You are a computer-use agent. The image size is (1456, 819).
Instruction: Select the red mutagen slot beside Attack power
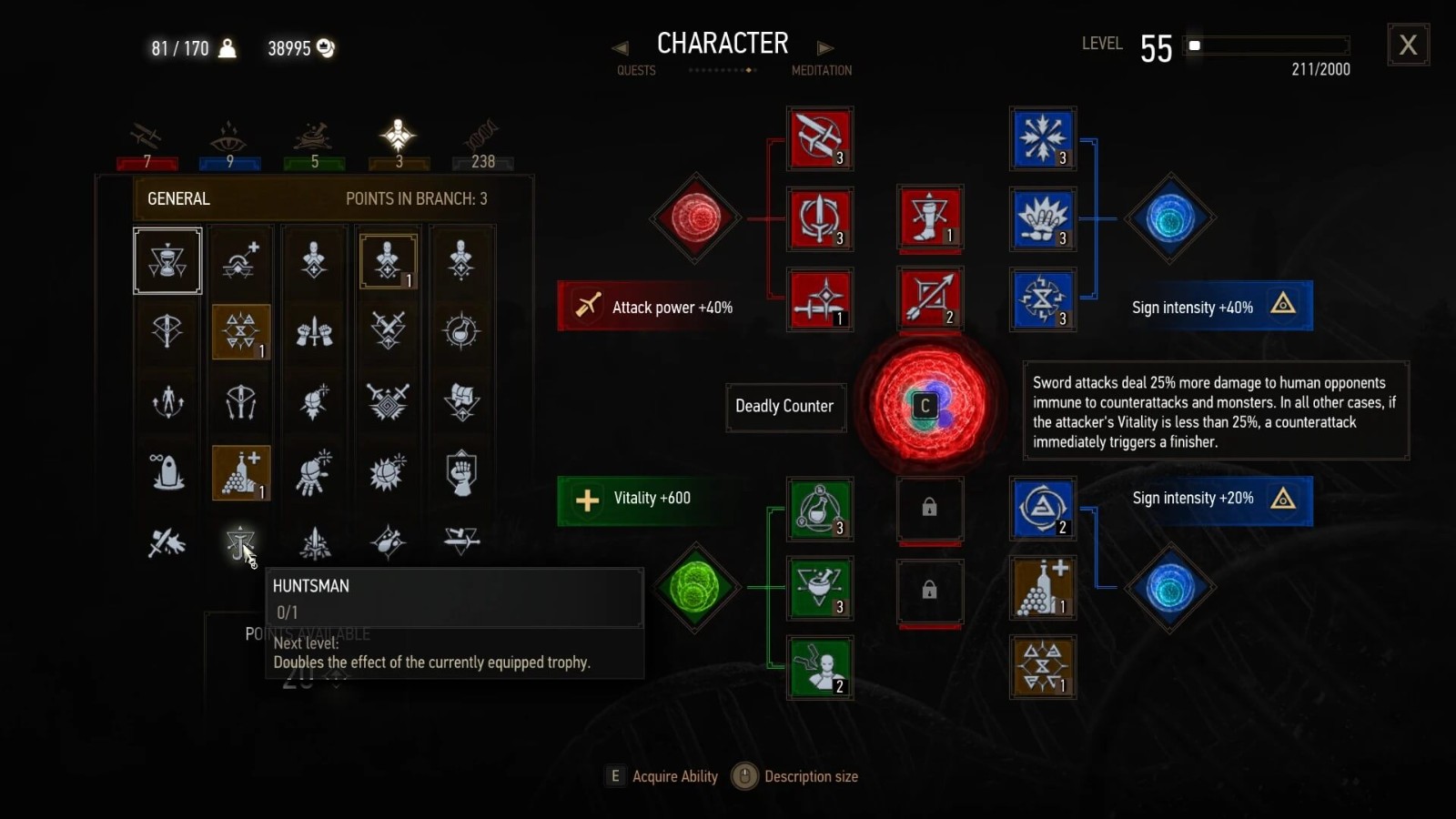pyautogui.click(x=696, y=218)
